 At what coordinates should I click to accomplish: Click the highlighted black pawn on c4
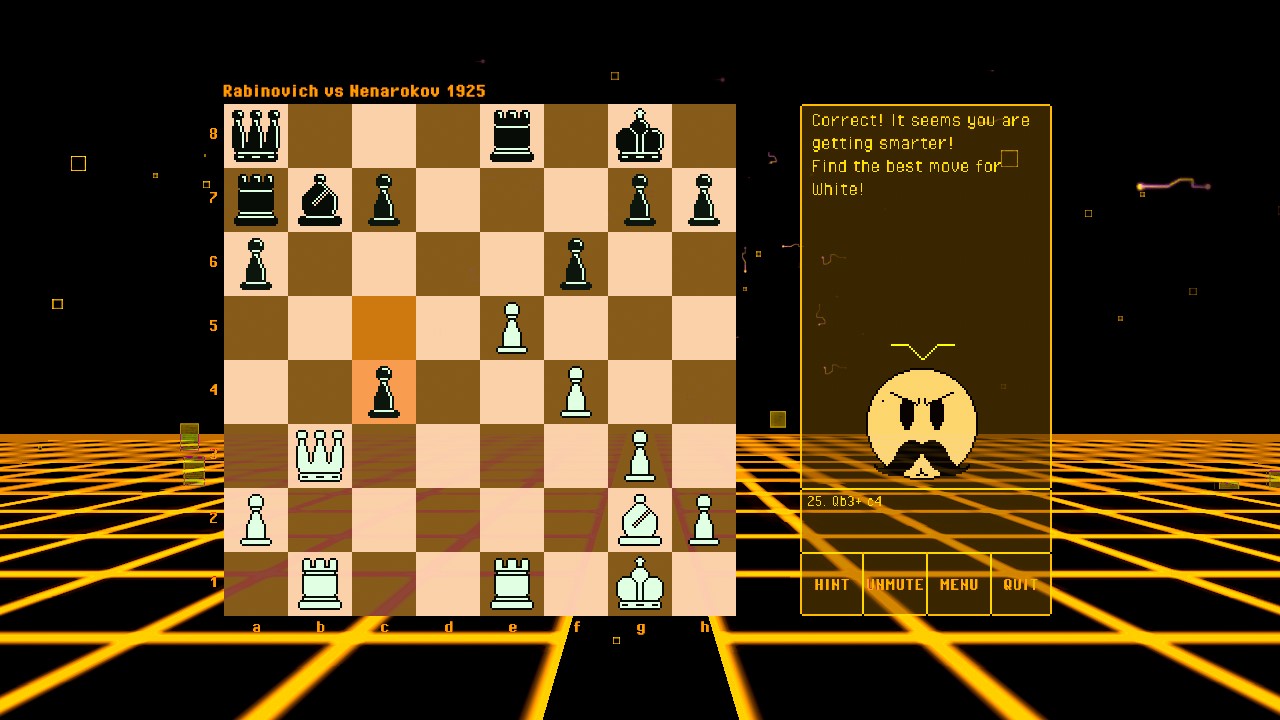384,390
